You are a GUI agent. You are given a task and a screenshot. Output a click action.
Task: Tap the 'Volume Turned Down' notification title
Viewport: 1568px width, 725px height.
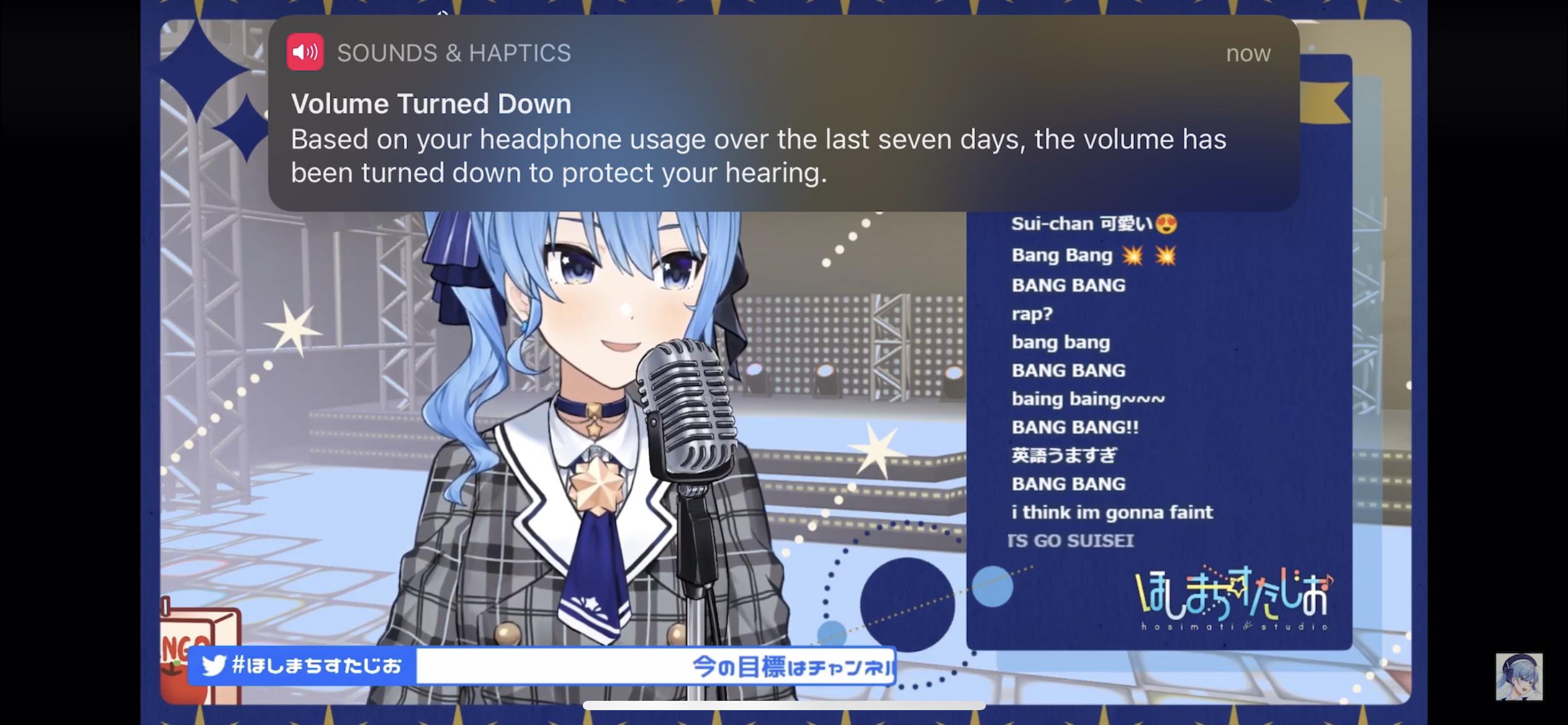click(431, 103)
